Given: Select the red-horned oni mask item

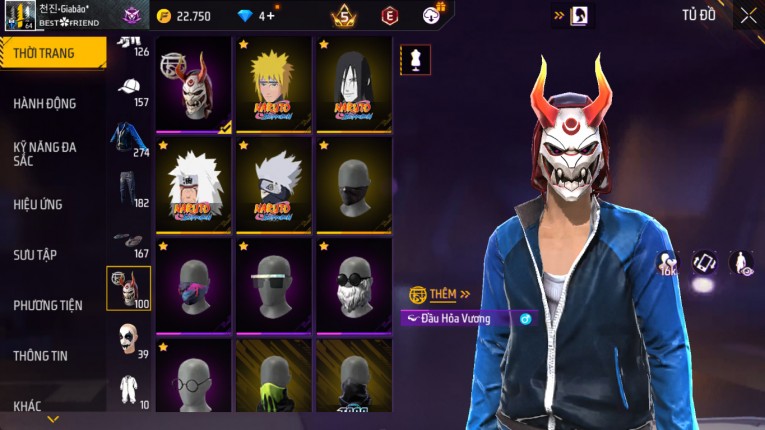Looking at the screenshot, I should pyautogui.click(x=194, y=85).
